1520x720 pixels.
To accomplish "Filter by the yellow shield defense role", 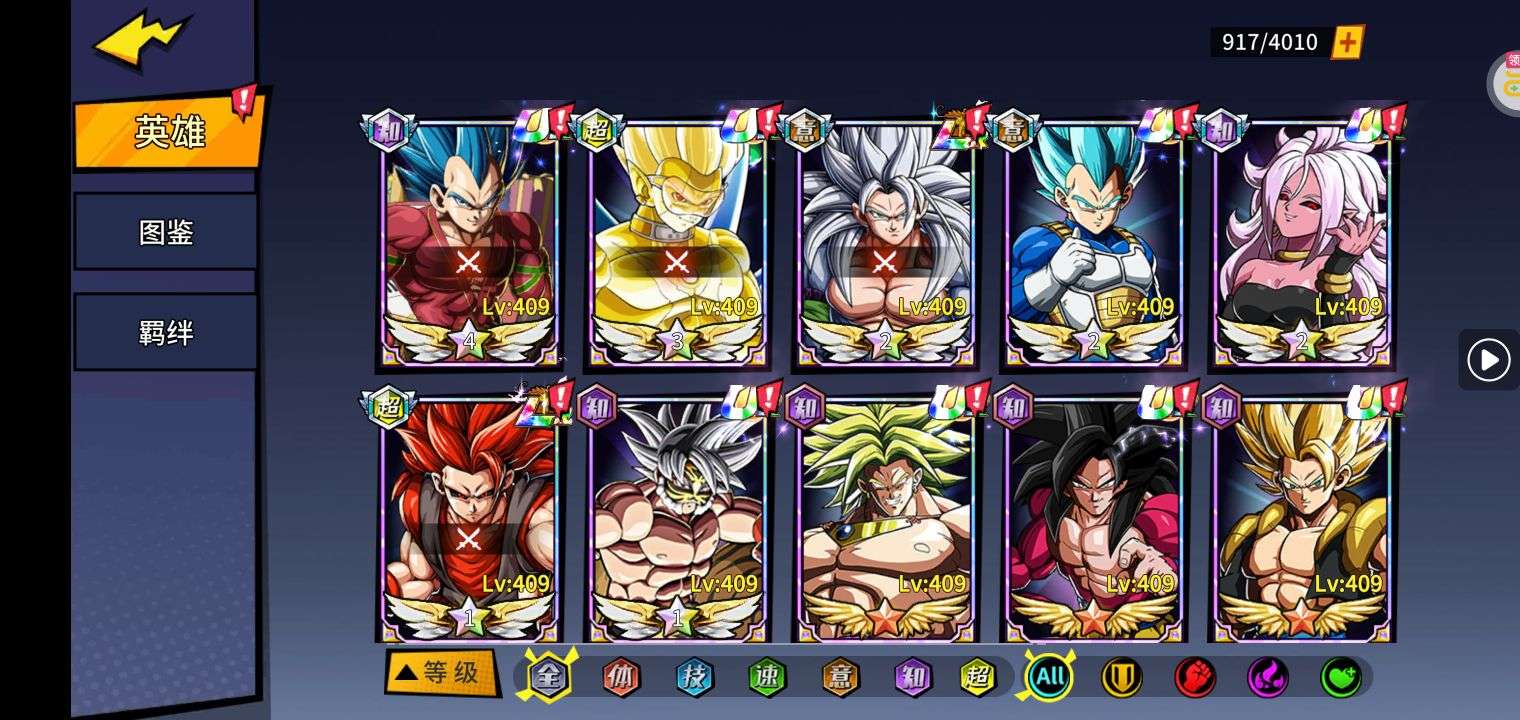I will pyautogui.click(x=1121, y=678).
